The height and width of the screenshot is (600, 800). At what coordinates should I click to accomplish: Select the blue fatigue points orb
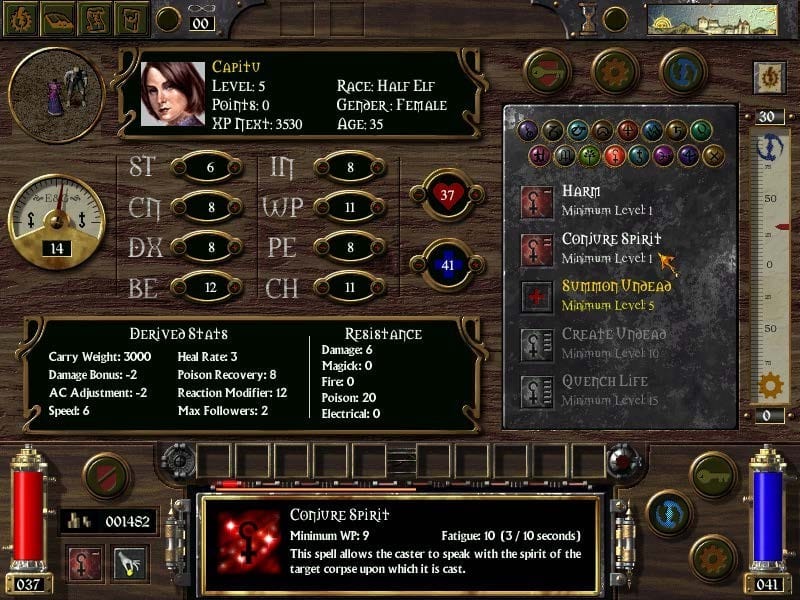pyautogui.click(x=446, y=265)
